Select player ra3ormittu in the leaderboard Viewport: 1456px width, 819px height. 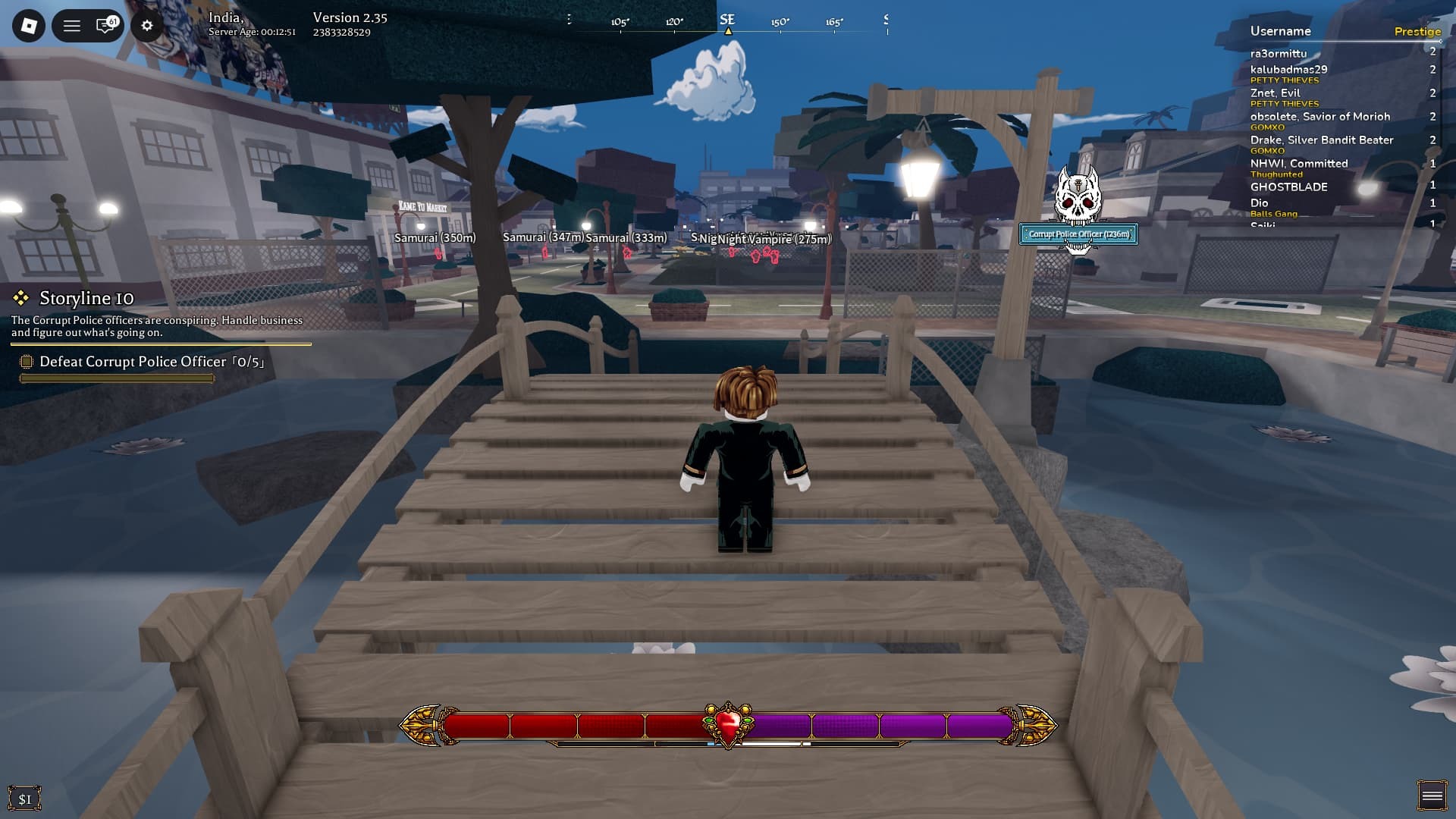point(1279,54)
